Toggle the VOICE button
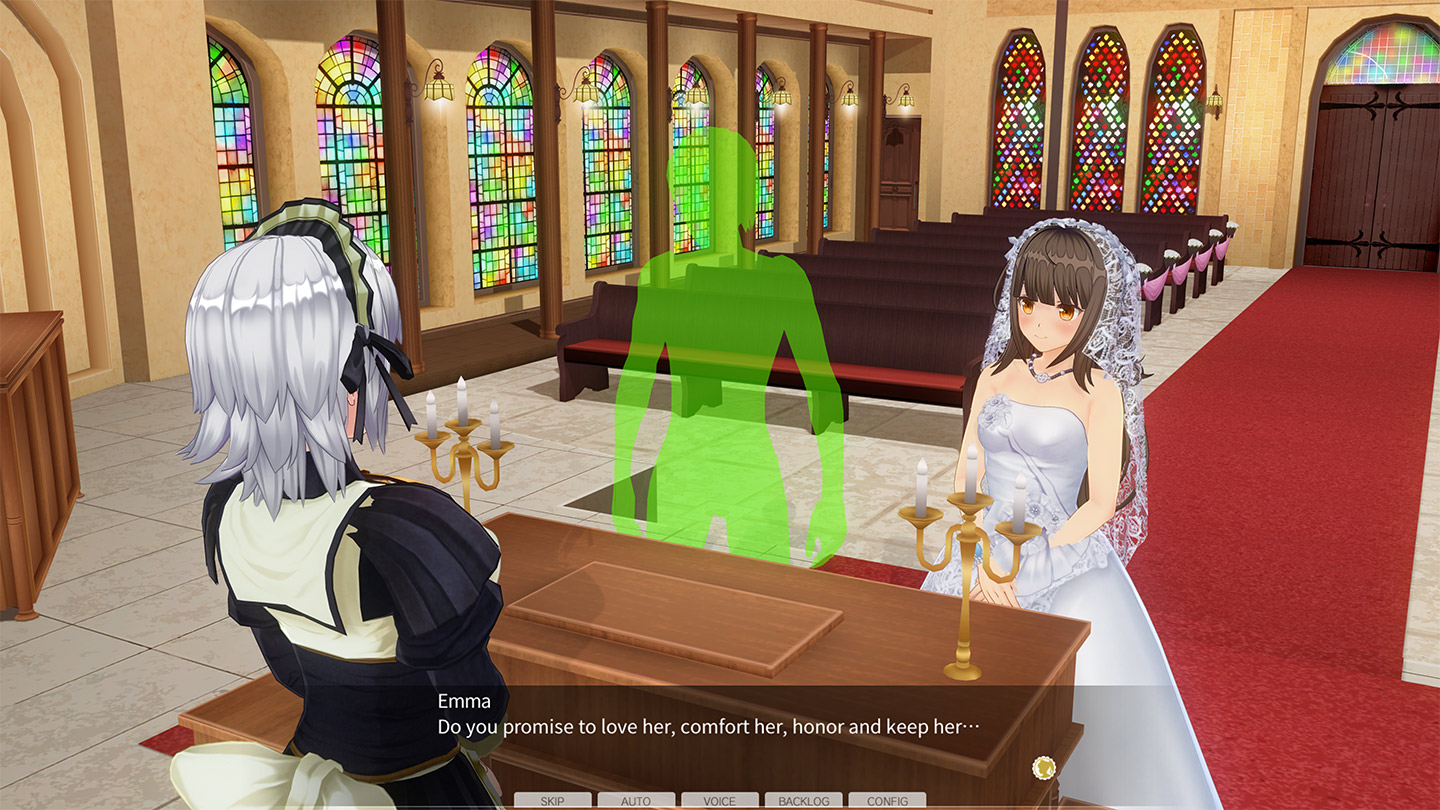The width and height of the screenshot is (1440, 810). (719, 801)
